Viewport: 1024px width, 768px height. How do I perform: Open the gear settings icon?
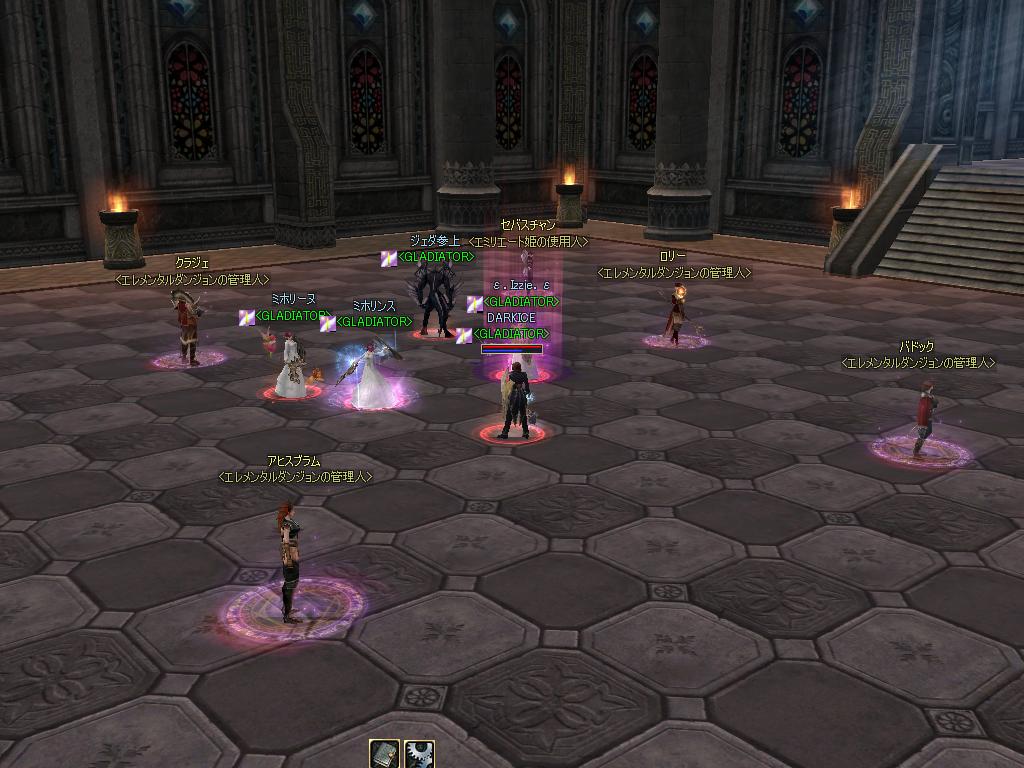(419, 754)
